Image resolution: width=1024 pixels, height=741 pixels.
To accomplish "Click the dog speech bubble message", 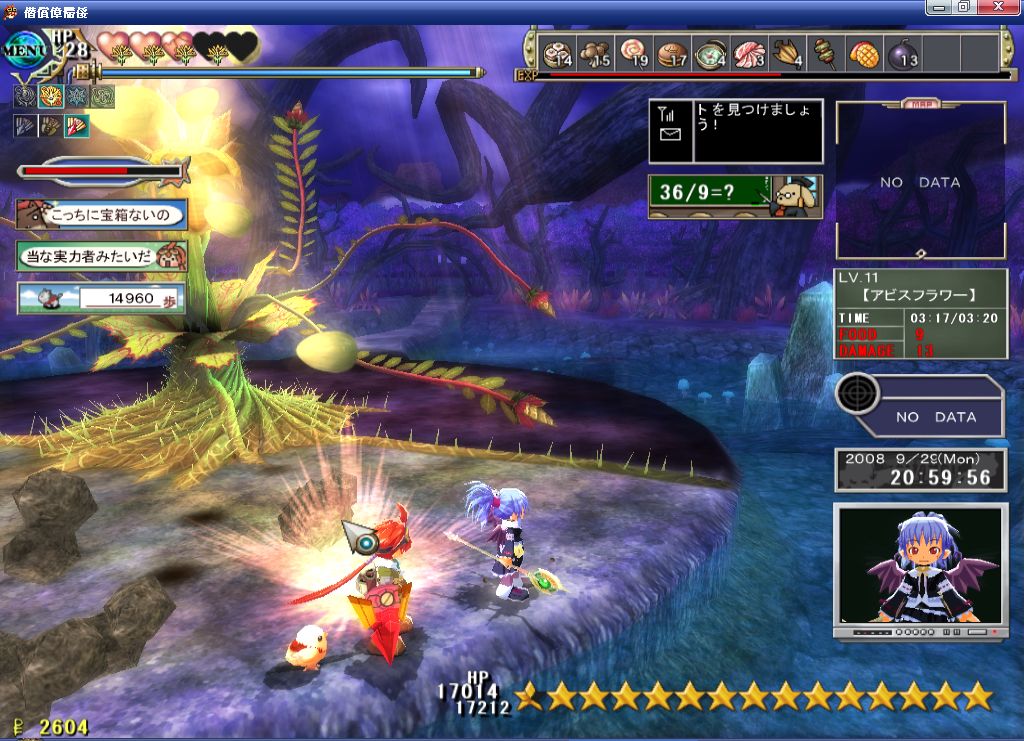I will pyautogui.click(x=101, y=214).
